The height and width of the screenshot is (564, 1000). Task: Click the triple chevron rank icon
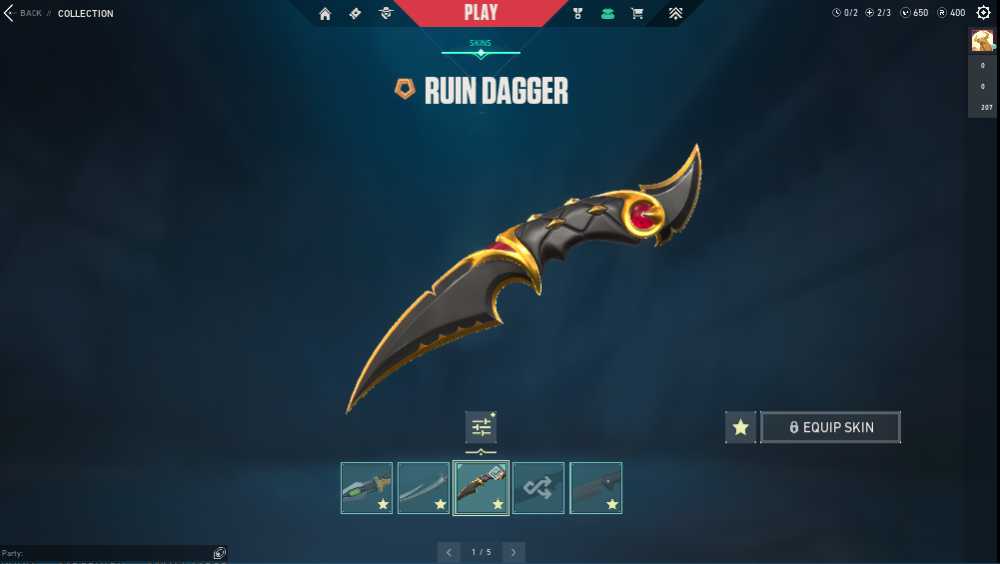[676, 13]
